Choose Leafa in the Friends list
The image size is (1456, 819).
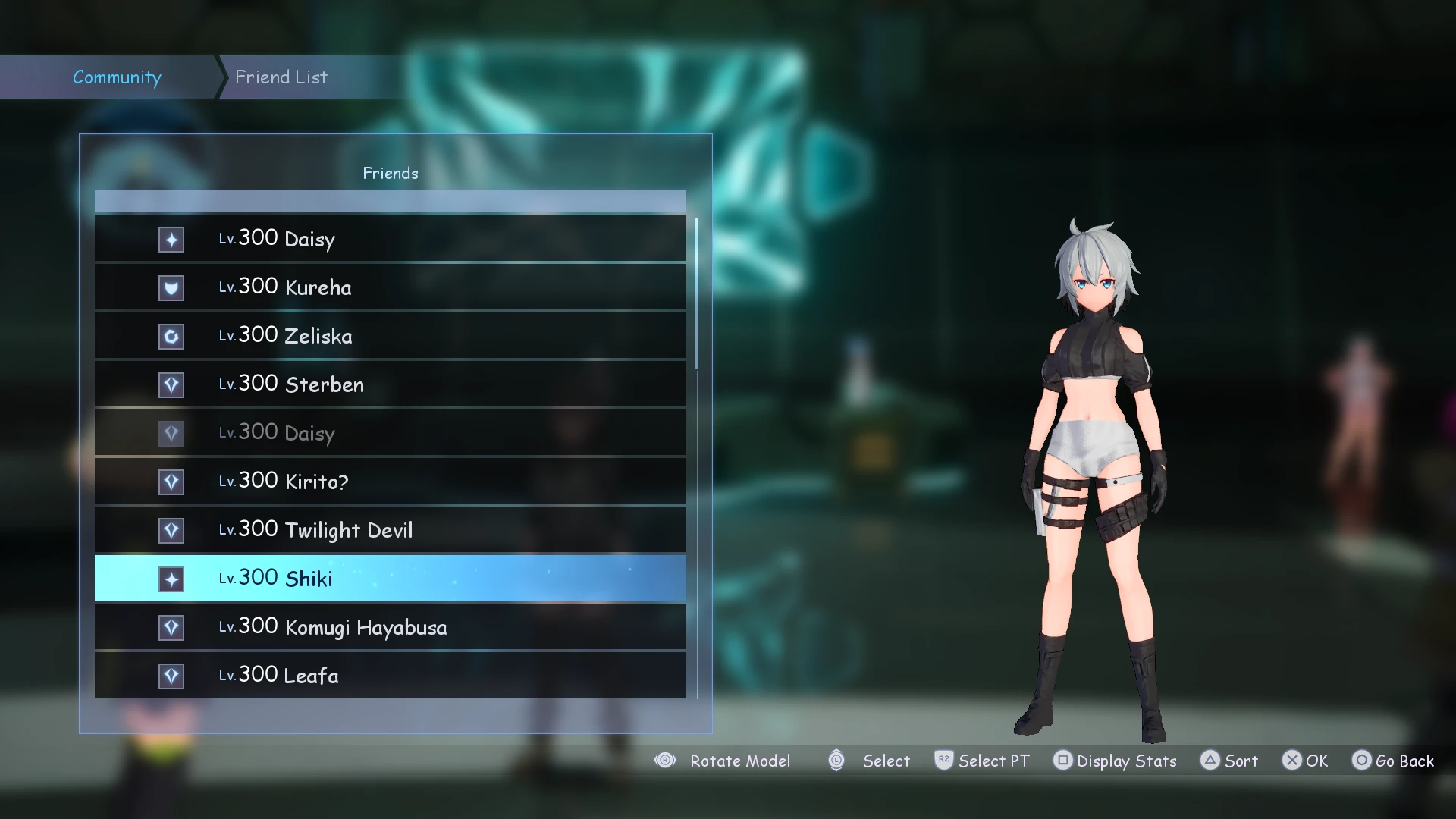point(390,675)
